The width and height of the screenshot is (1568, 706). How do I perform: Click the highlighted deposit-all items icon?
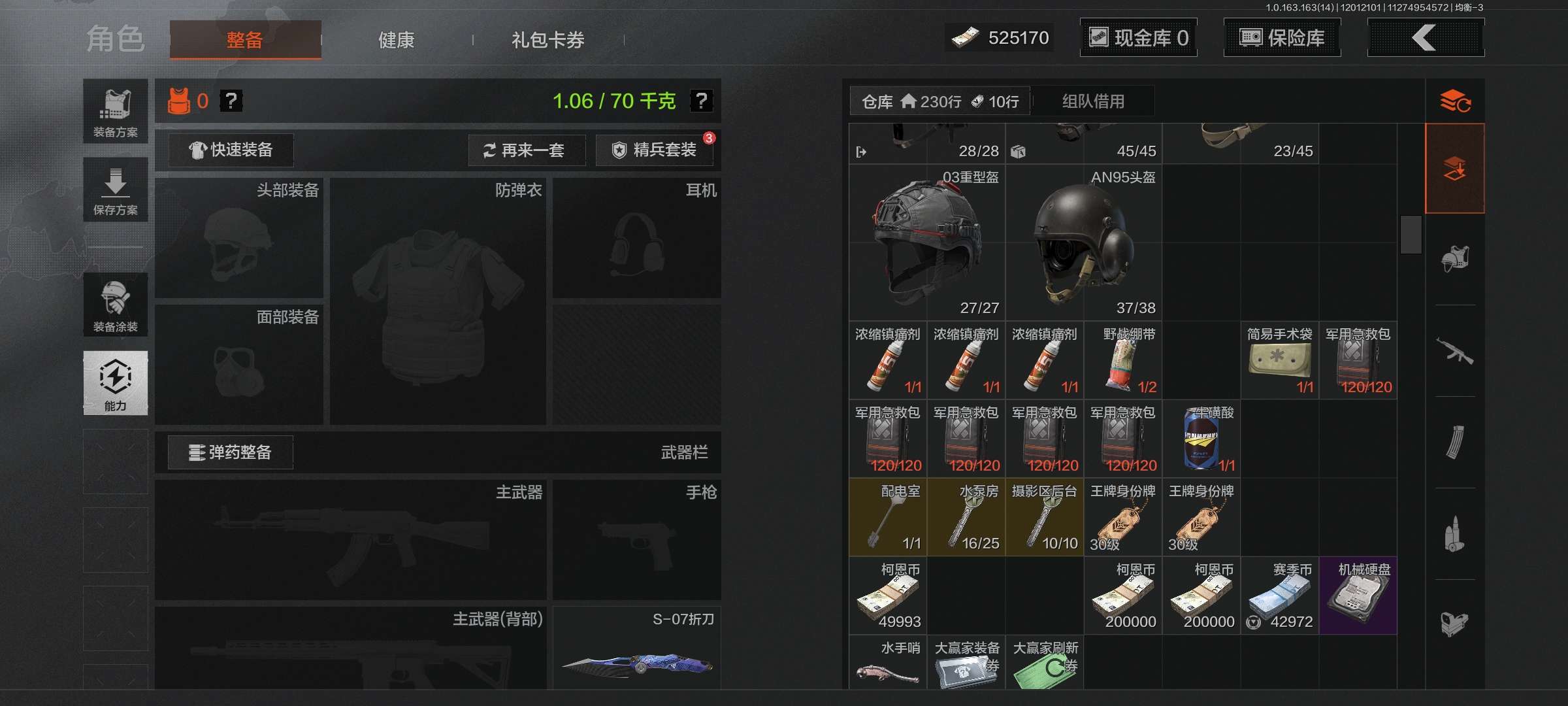pyautogui.click(x=1456, y=167)
